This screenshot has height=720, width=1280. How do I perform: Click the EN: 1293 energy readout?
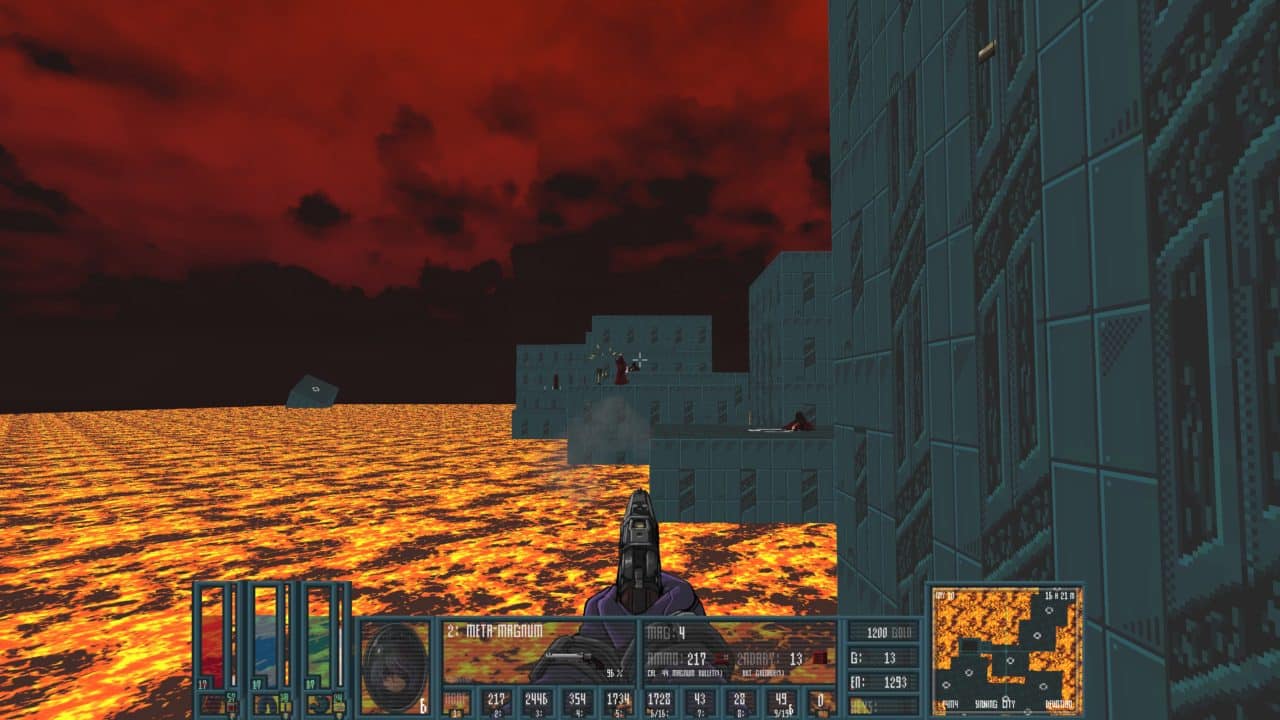[879, 681]
